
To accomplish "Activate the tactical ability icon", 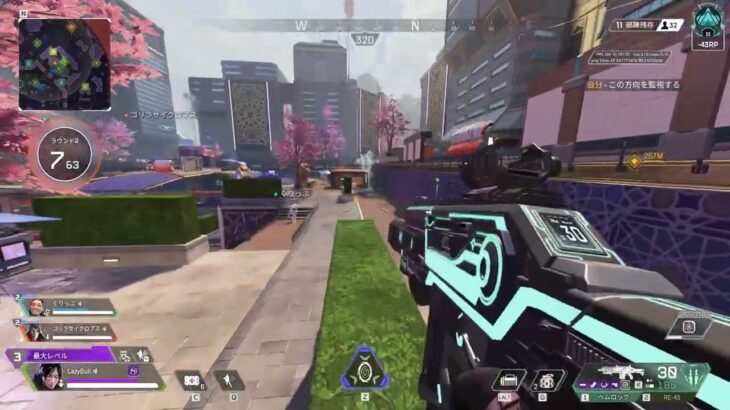I will click(x=231, y=381).
